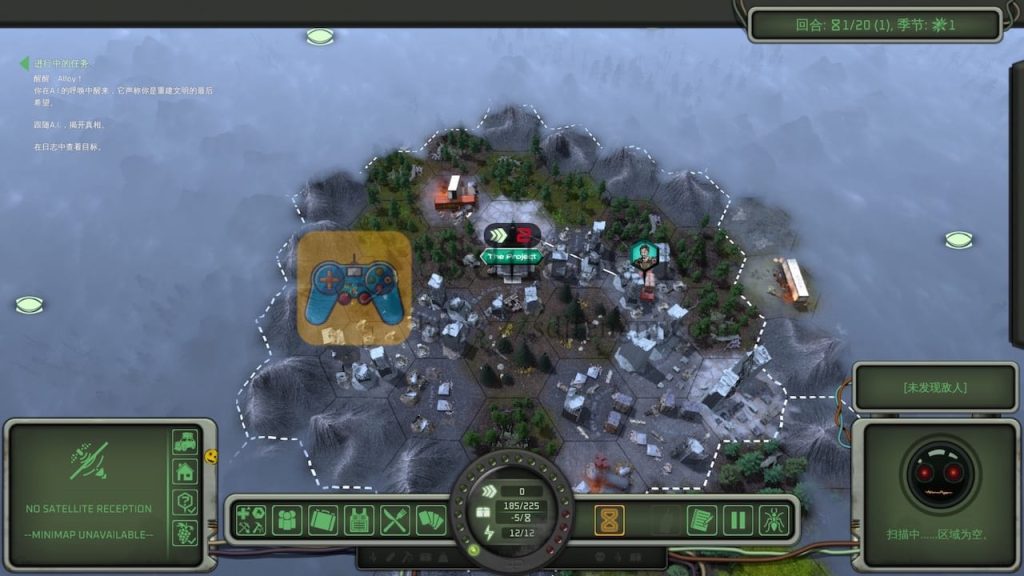
Task: Click the yellow smiley morale indicator
Action: pos(211,456)
